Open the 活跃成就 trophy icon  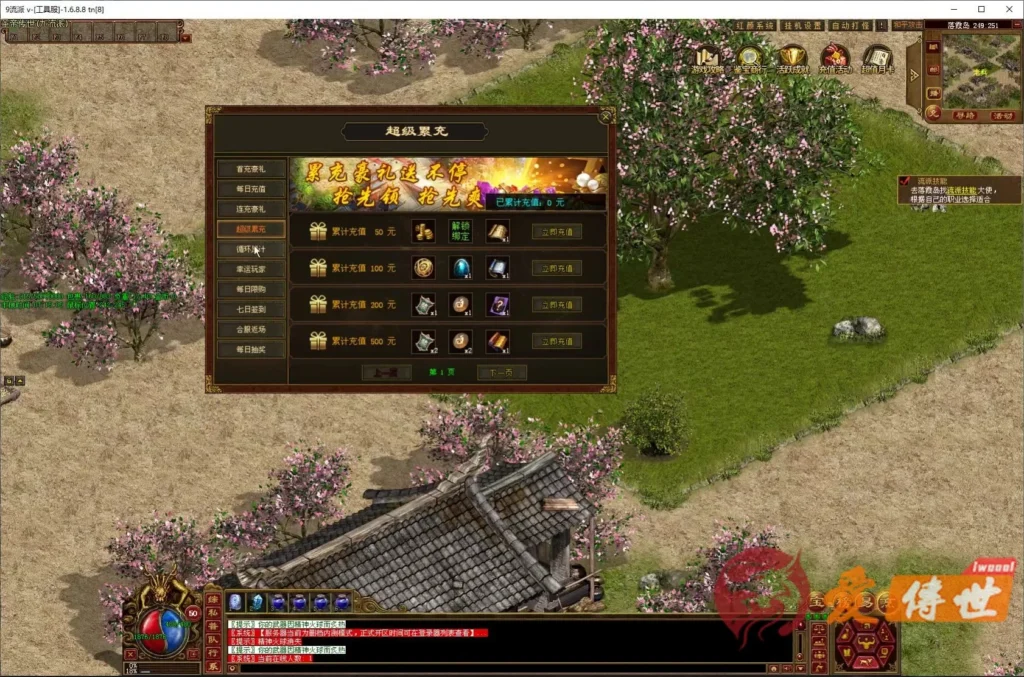[793, 59]
